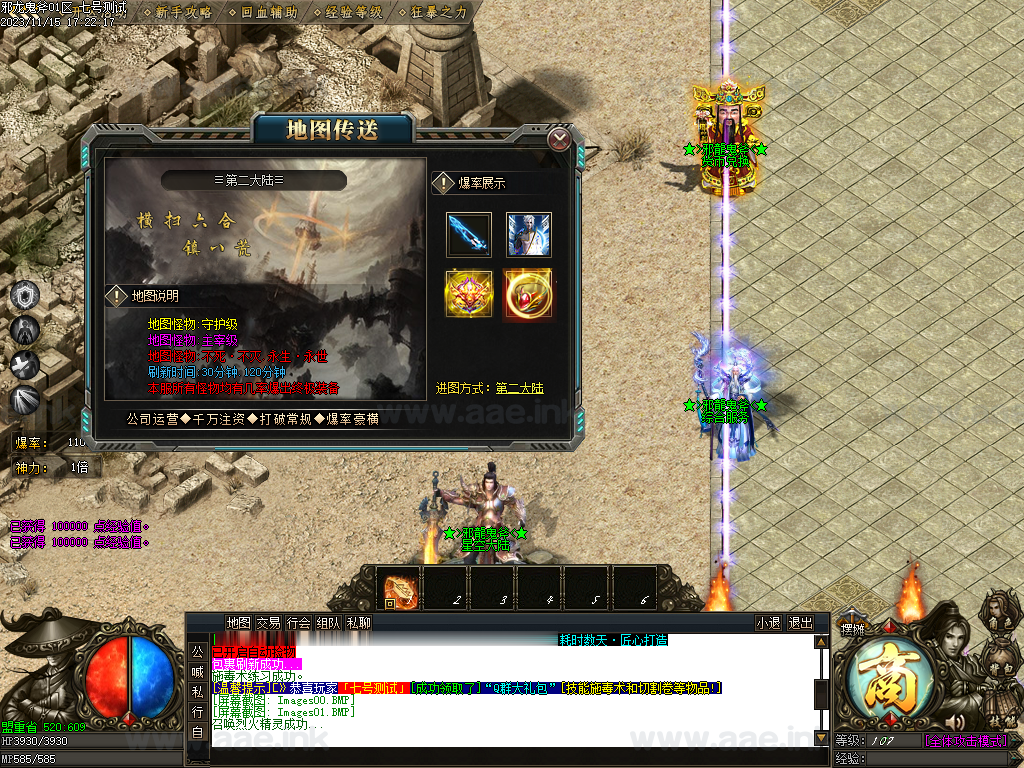1024x768 pixels.
Task: Open the 行会 guild tab
Action: point(298,622)
